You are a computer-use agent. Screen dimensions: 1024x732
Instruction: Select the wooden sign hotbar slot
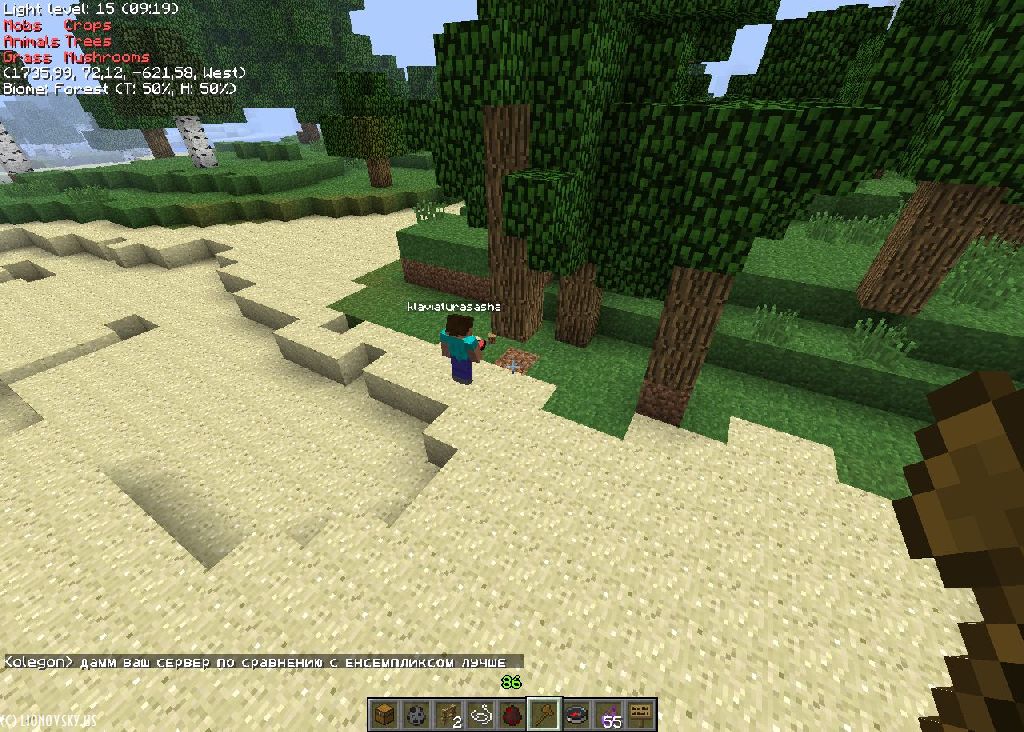pyautogui.click(x=641, y=714)
